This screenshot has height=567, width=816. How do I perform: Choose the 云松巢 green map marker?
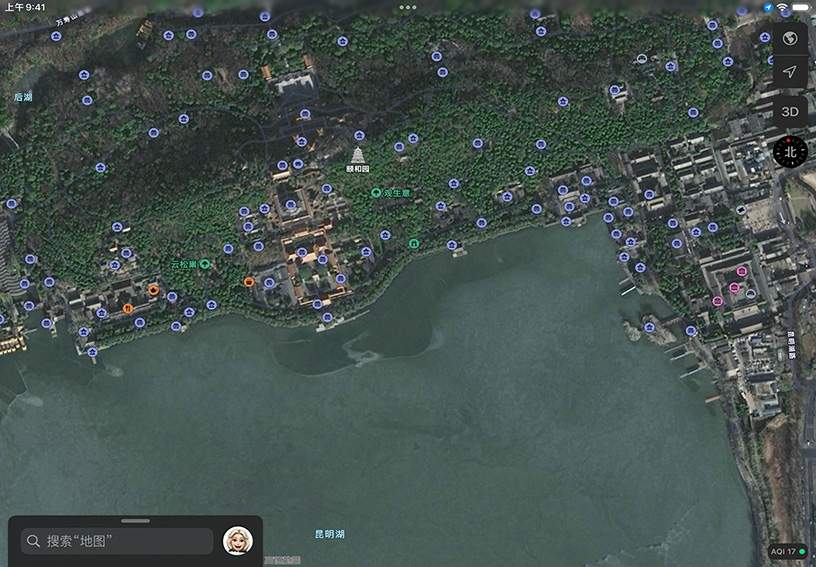coord(205,264)
